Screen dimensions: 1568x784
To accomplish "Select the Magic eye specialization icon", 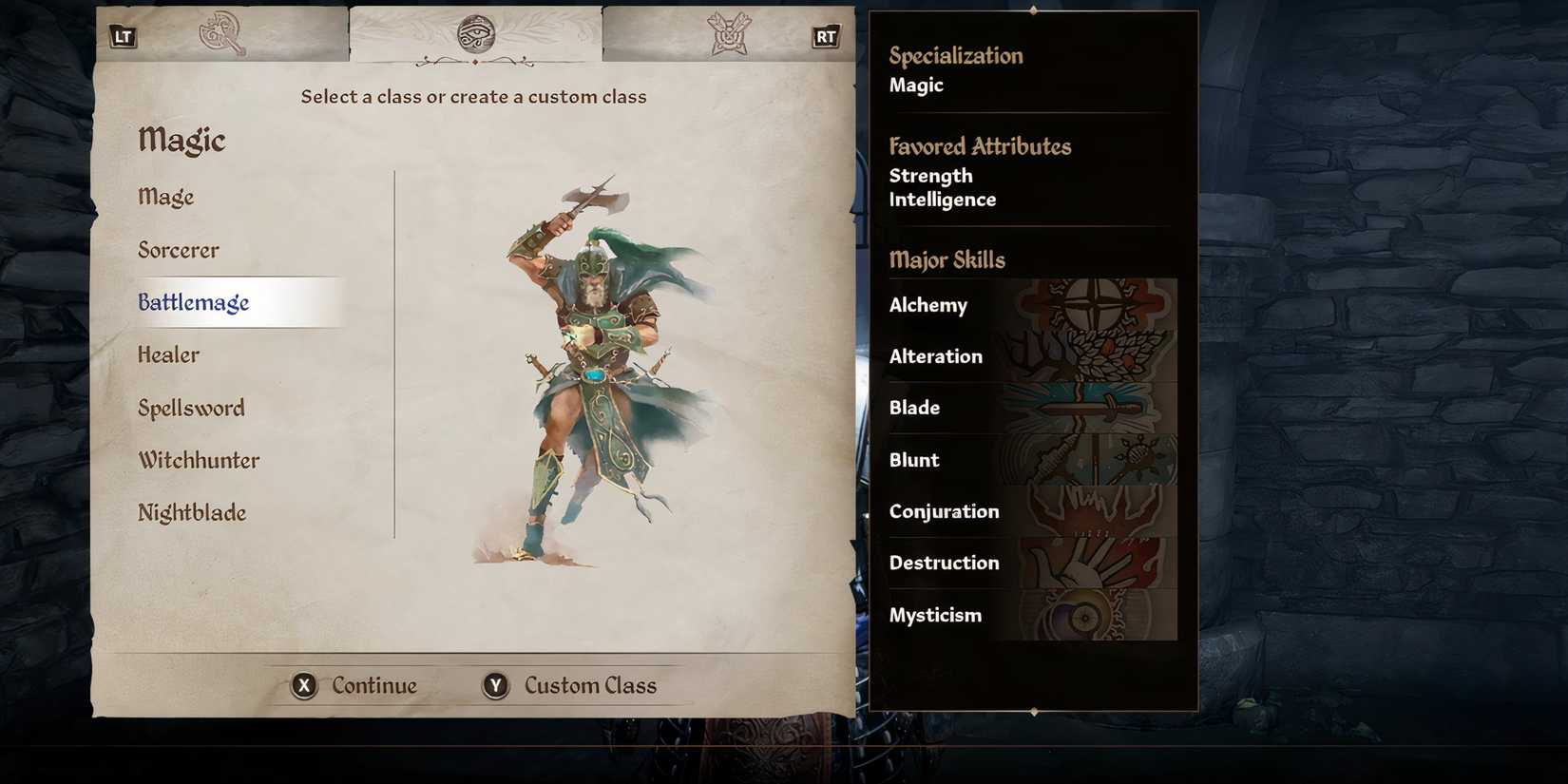I will pos(475,32).
